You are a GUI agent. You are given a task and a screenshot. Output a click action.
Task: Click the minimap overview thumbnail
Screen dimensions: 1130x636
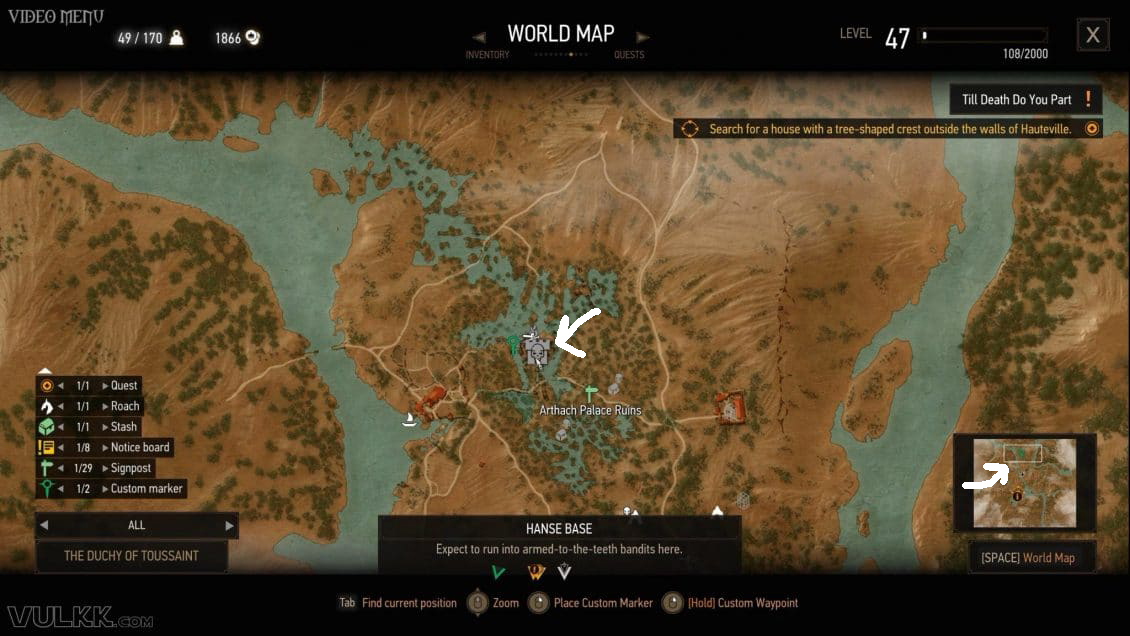point(1025,483)
